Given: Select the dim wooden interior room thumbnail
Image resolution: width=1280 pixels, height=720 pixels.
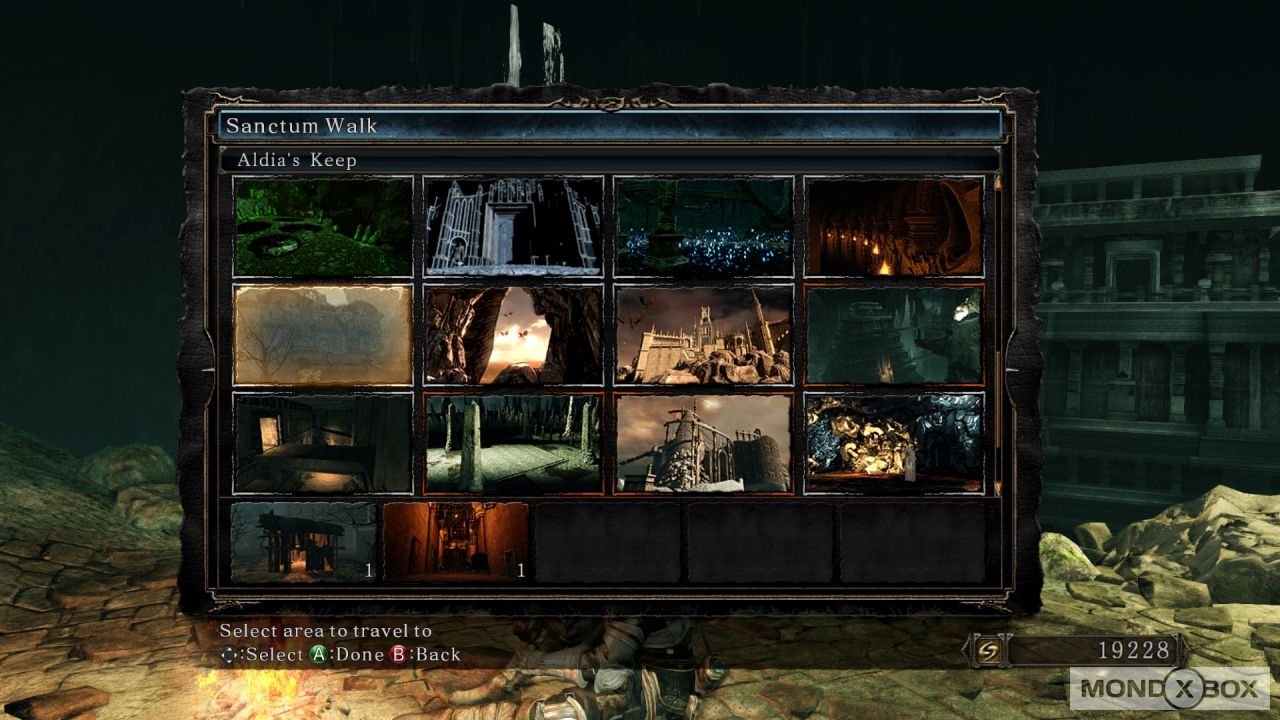Looking at the screenshot, I should 323,443.
